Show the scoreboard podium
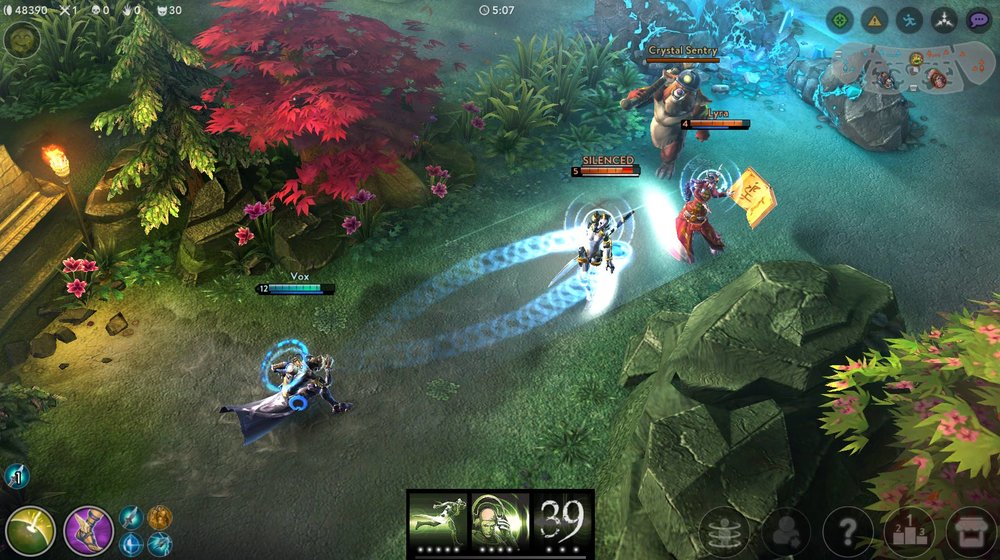The height and width of the screenshot is (560, 1000). pos(909,532)
